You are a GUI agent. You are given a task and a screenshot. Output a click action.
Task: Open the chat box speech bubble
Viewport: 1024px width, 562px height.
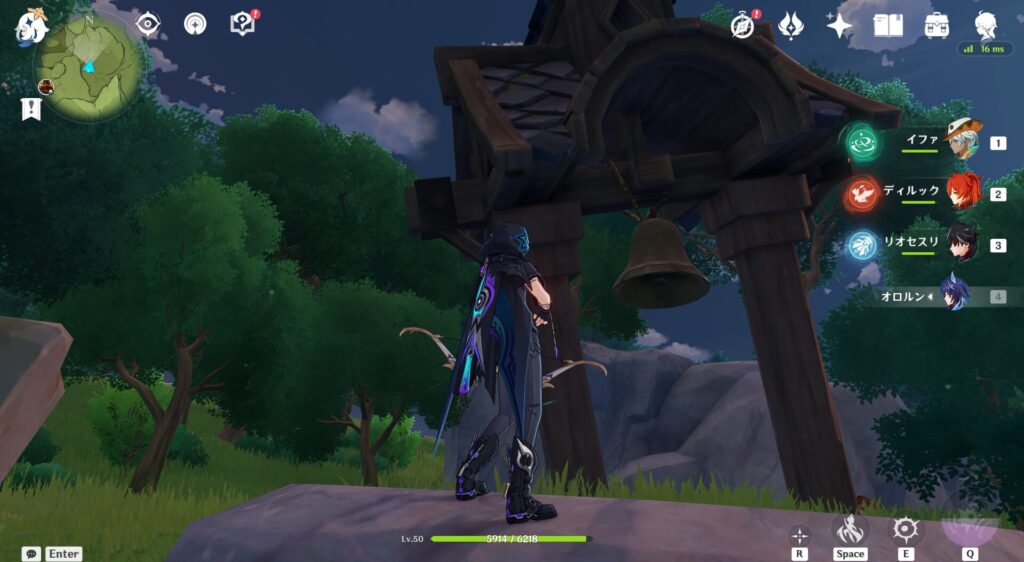pos(32,553)
